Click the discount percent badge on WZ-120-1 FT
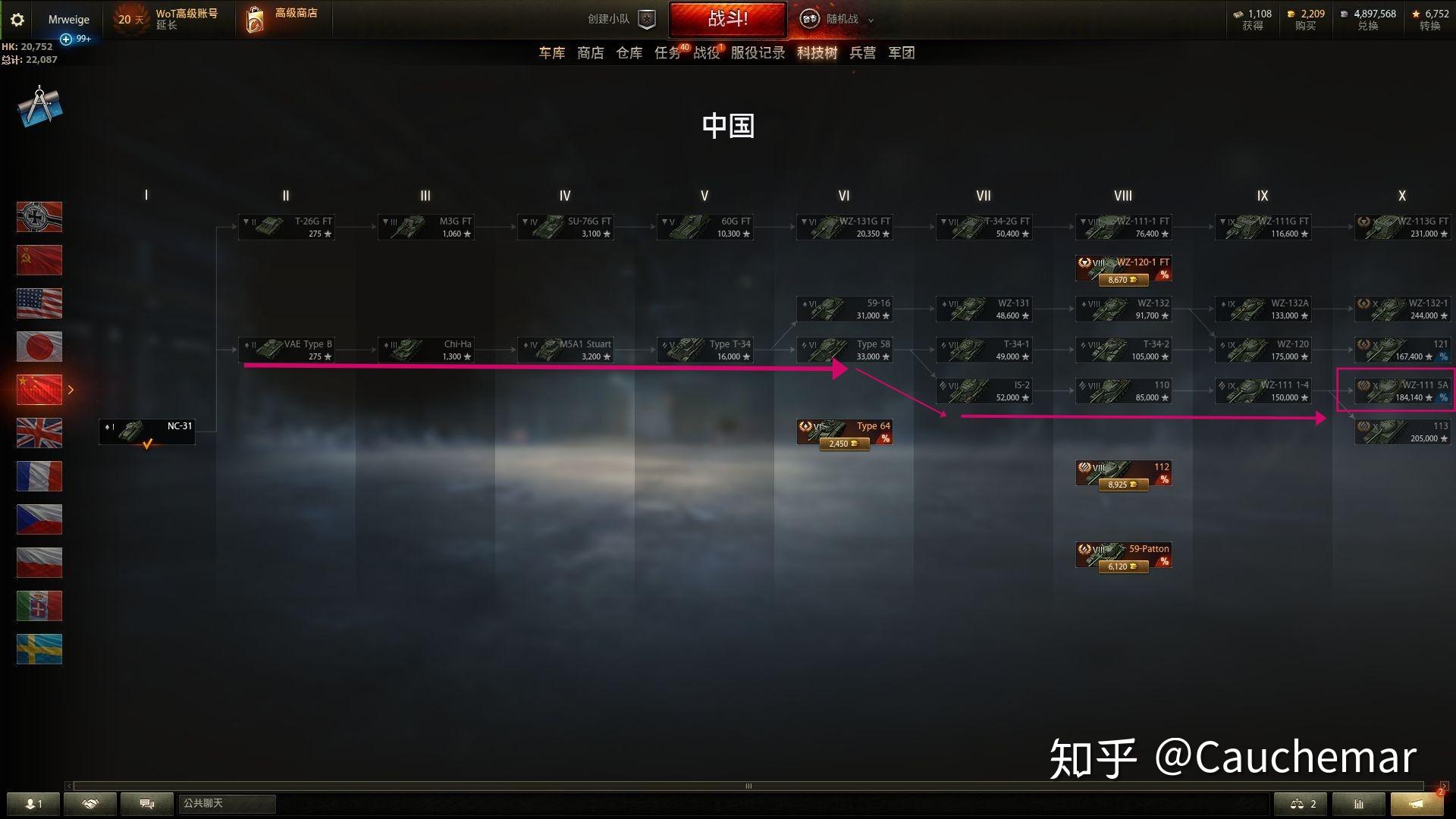Viewport: 1456px width, 819px height. point(1165,275)
